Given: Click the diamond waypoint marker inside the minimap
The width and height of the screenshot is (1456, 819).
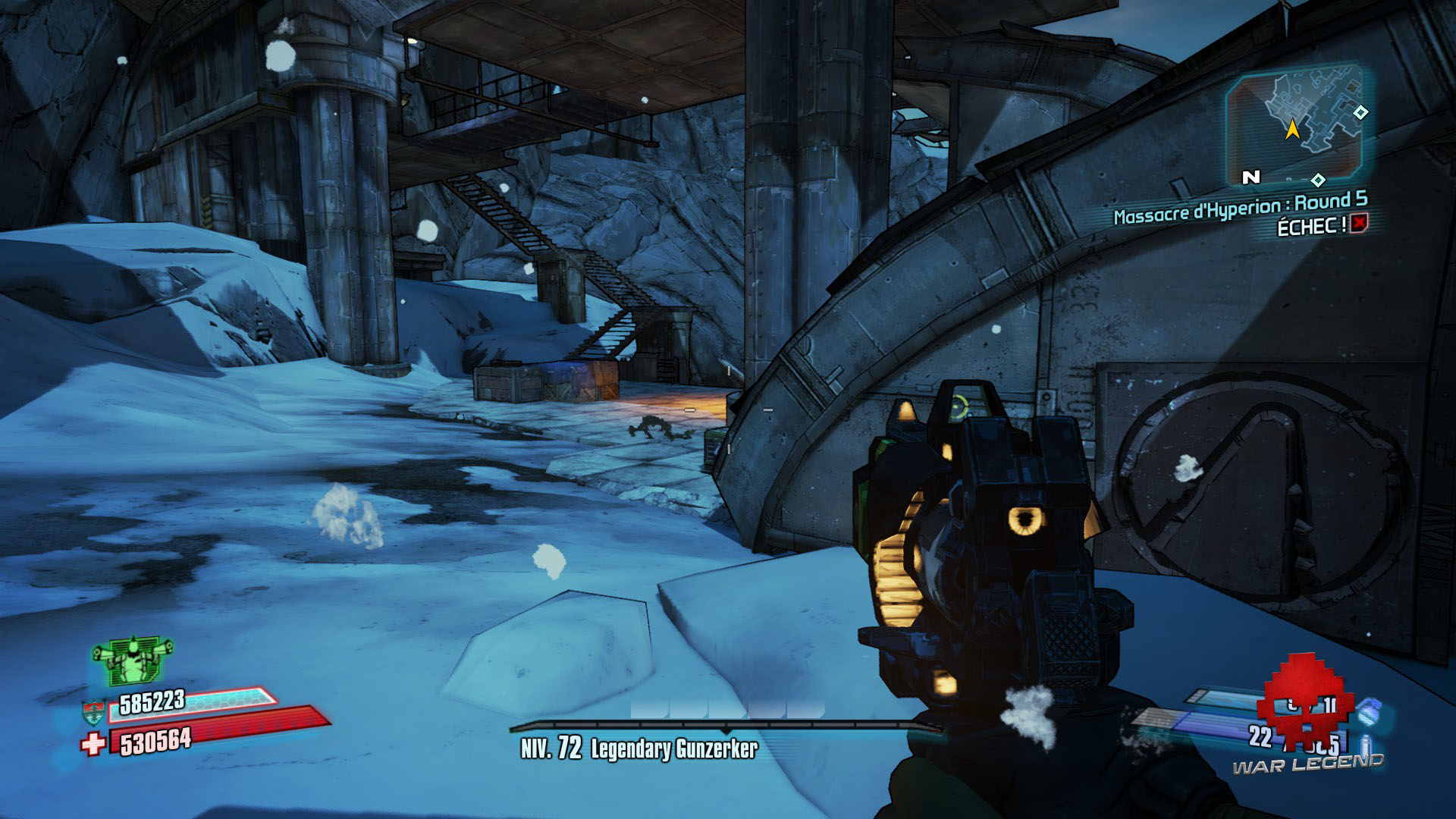Looking at the screenshot, I should coord(1360,112).
